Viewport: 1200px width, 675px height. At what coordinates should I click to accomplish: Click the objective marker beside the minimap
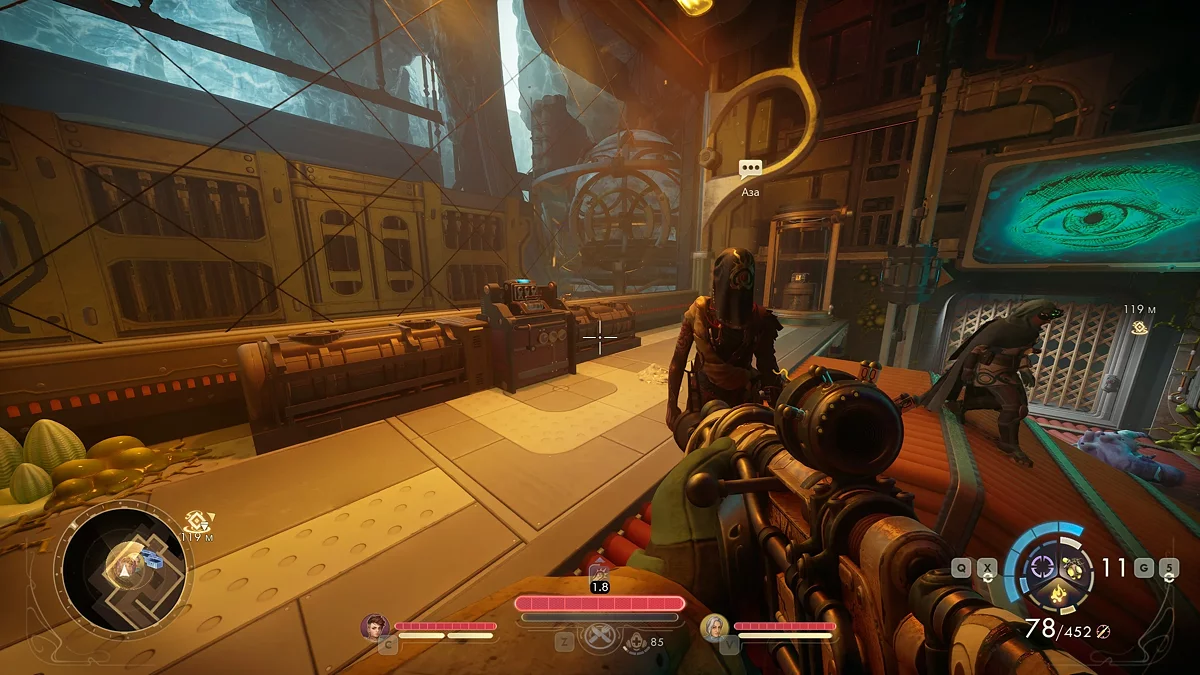coord(196,521)
